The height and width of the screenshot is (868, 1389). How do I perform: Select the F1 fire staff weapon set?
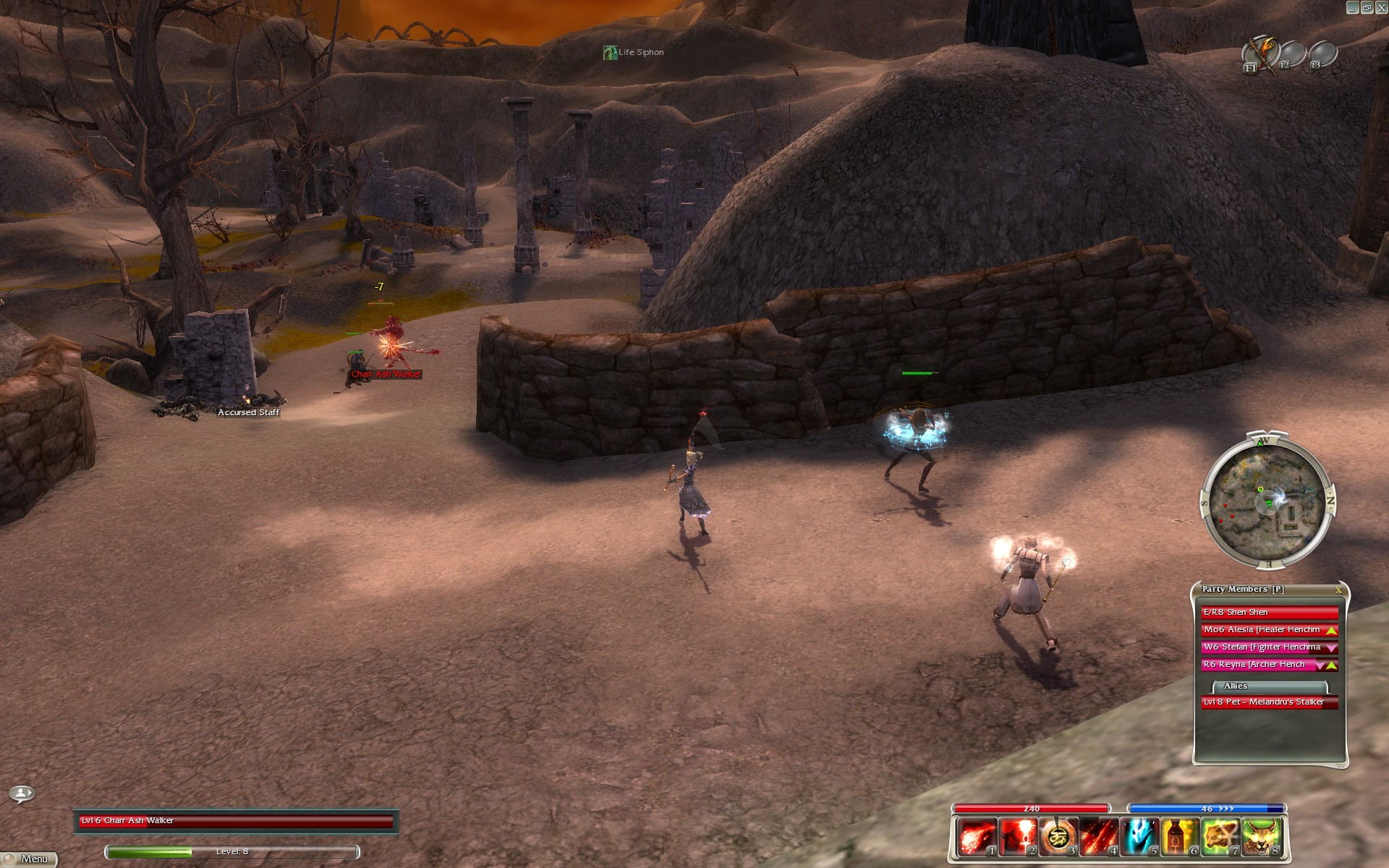point(1260,54)
